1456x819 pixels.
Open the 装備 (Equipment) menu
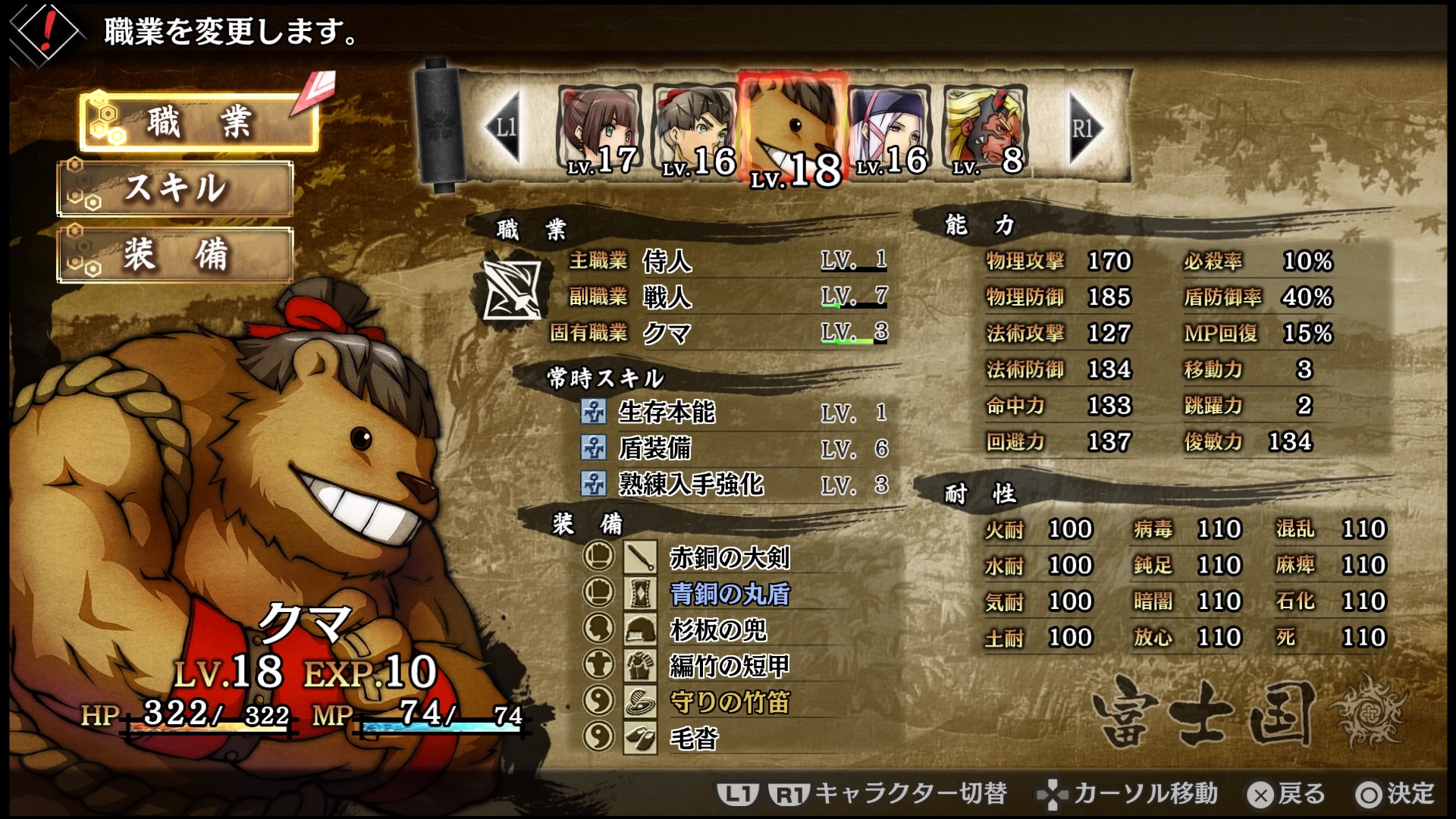(x=175, y=255)
